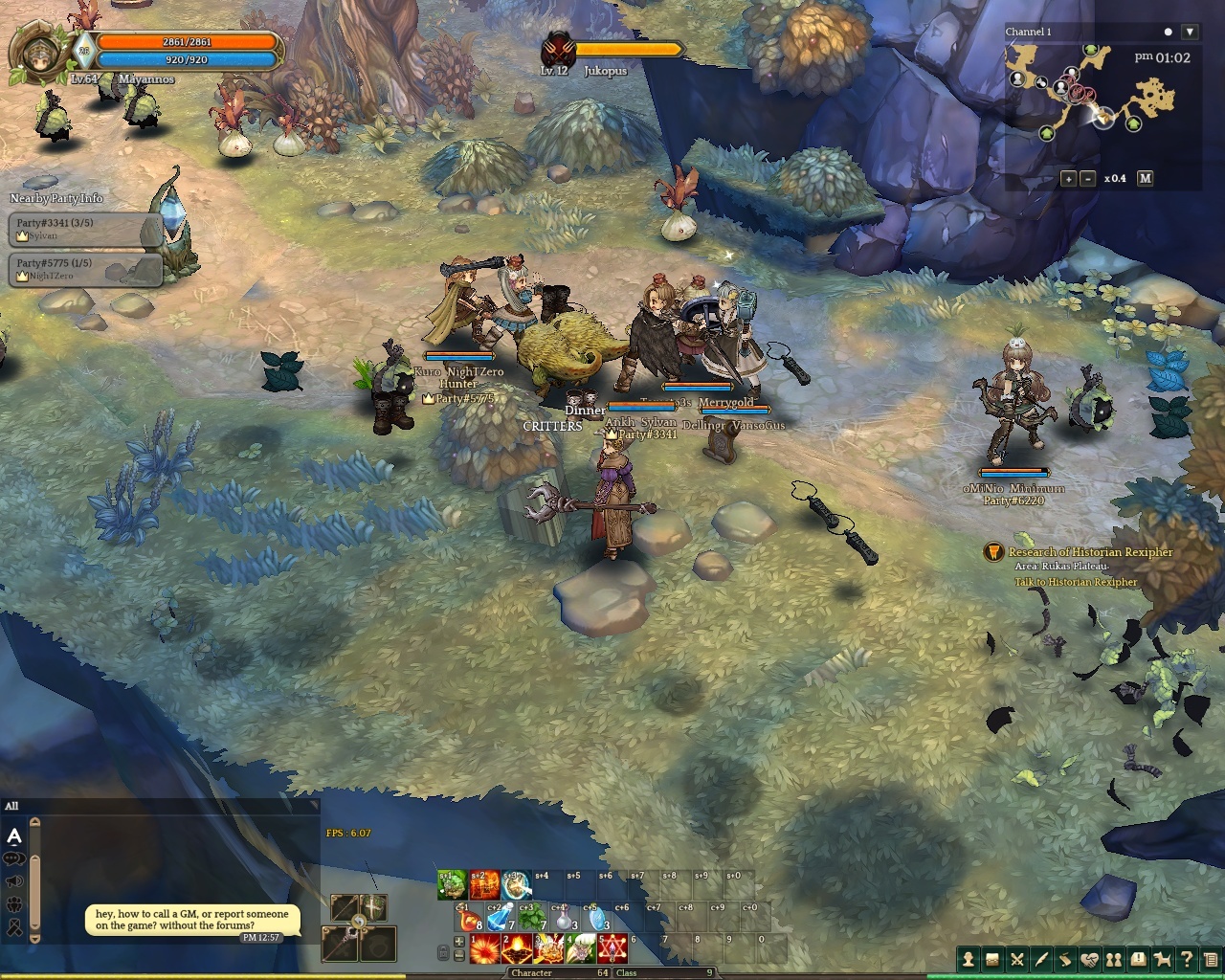This screenshot has width=1225, height=980.
Task: Open the character info menu icon
Action: (969, 959)
